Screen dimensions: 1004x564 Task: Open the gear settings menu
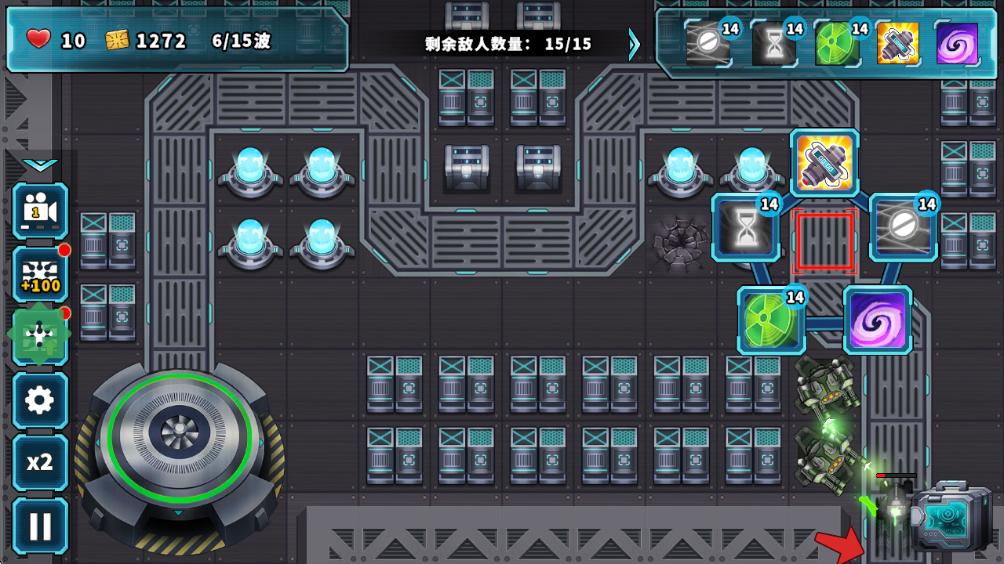click(x=40, y=401)
